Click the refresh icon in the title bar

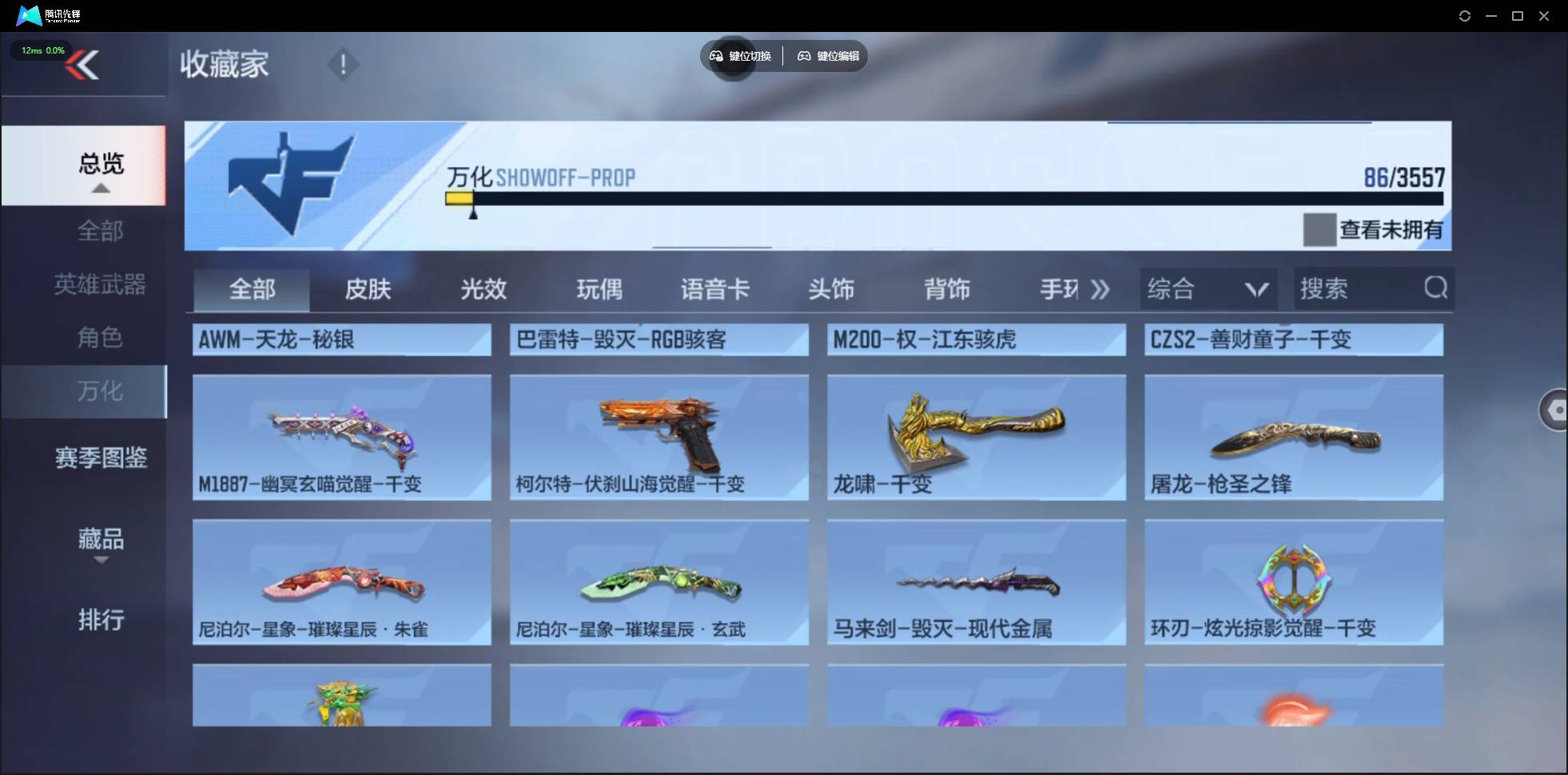pyautogui.click(x=1465, y=15)
